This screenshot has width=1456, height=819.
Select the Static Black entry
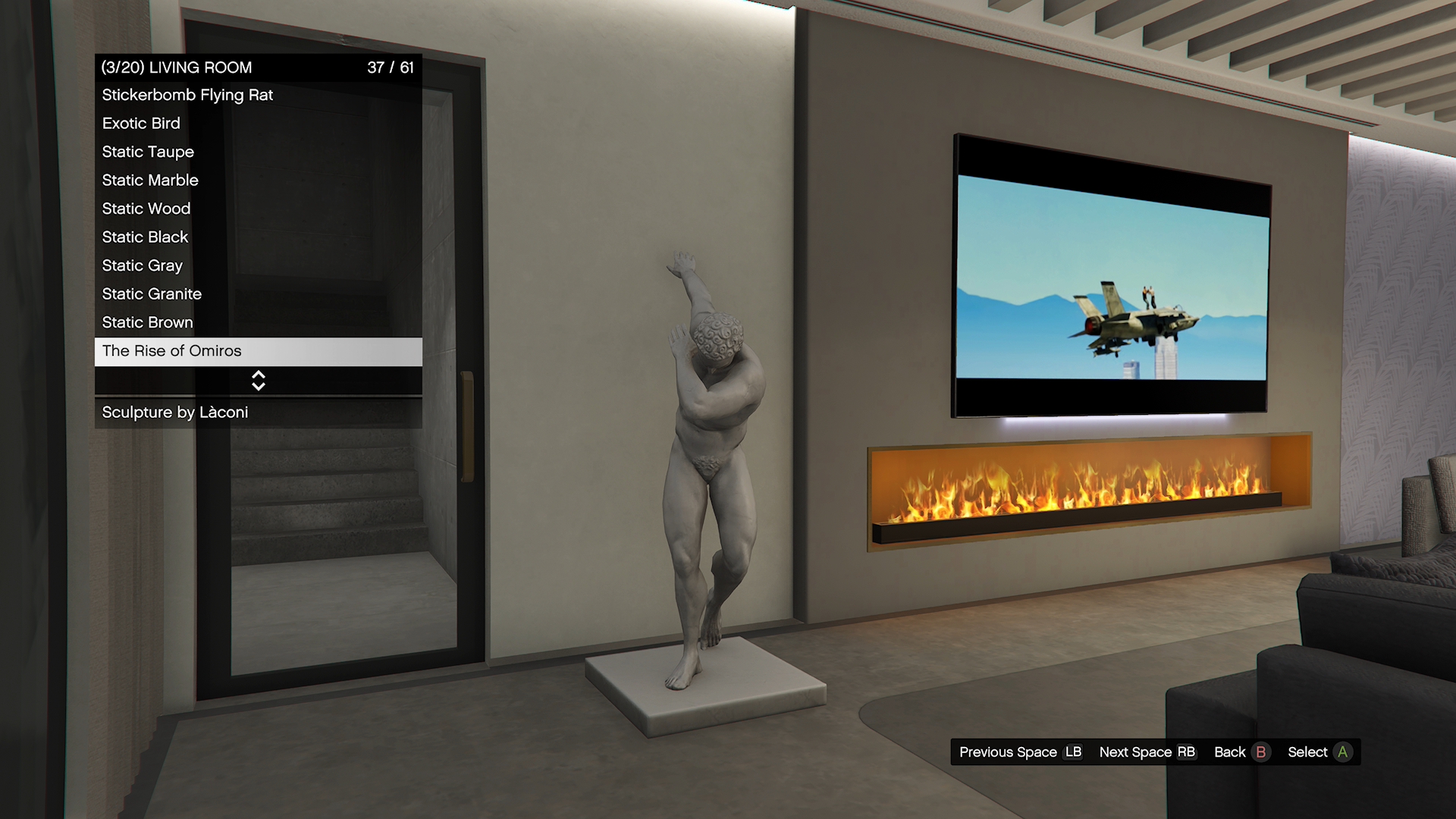click(258, 237)
